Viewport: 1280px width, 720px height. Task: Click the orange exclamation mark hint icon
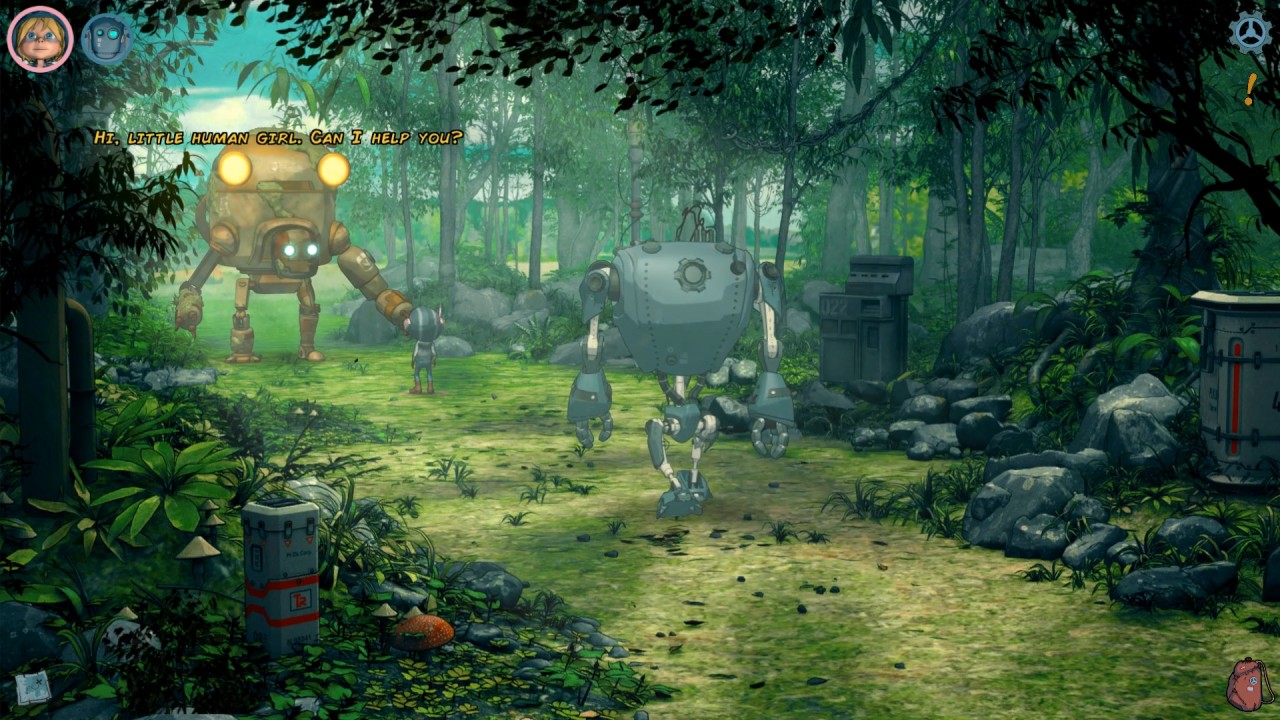pos(1250,90)
